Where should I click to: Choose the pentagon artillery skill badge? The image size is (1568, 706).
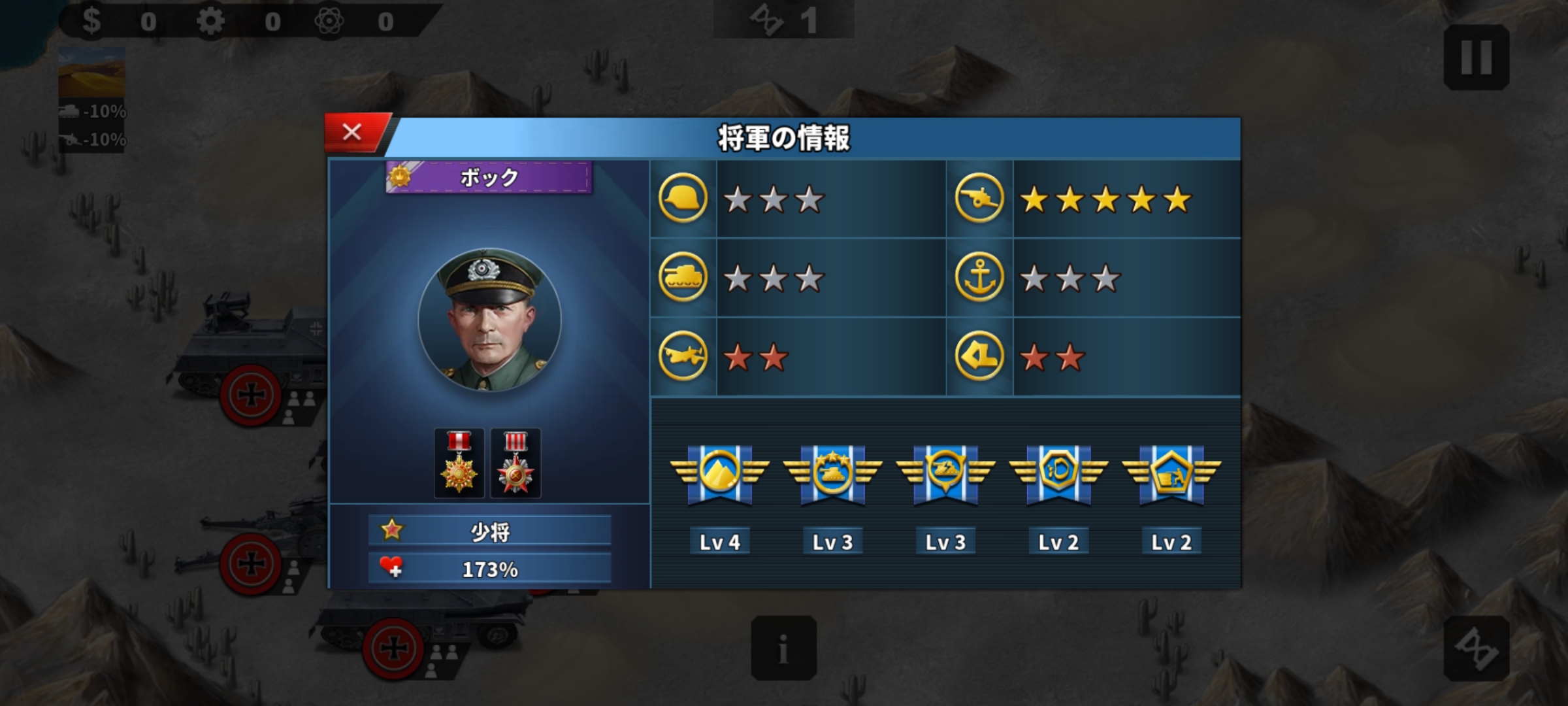click(1171, 474)
